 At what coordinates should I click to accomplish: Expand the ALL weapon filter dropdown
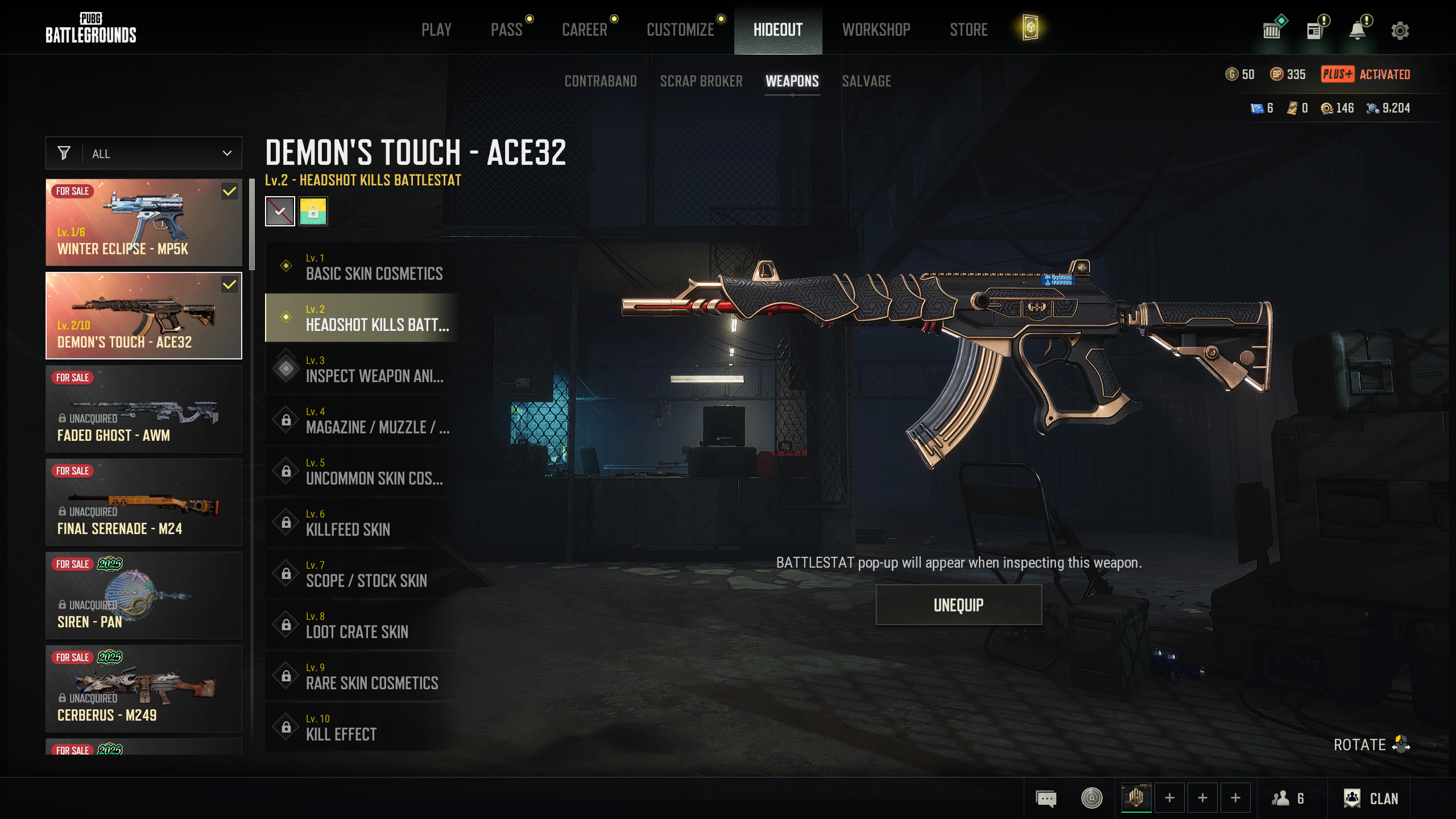[x=144, y=154]
